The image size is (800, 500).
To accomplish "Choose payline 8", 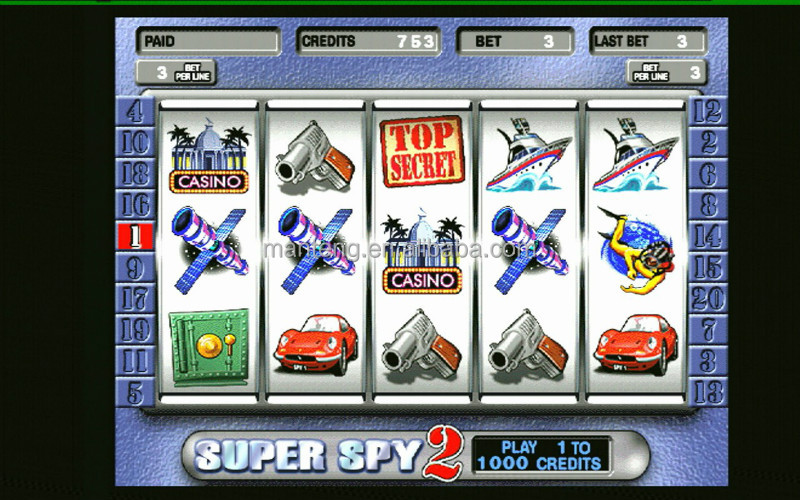I will [x=707, y=205].
